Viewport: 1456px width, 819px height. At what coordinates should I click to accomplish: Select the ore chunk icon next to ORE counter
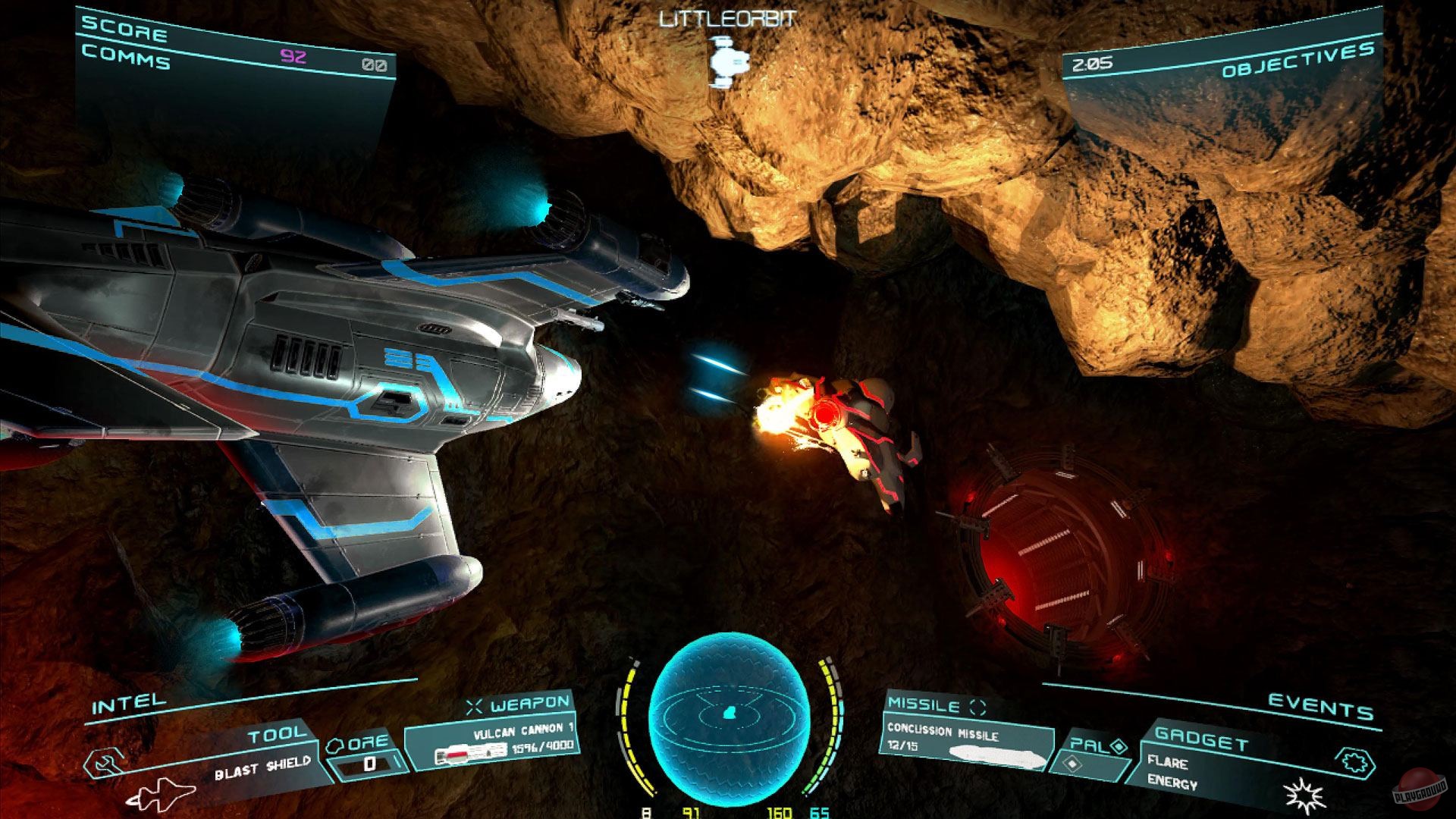pos(336,745)
